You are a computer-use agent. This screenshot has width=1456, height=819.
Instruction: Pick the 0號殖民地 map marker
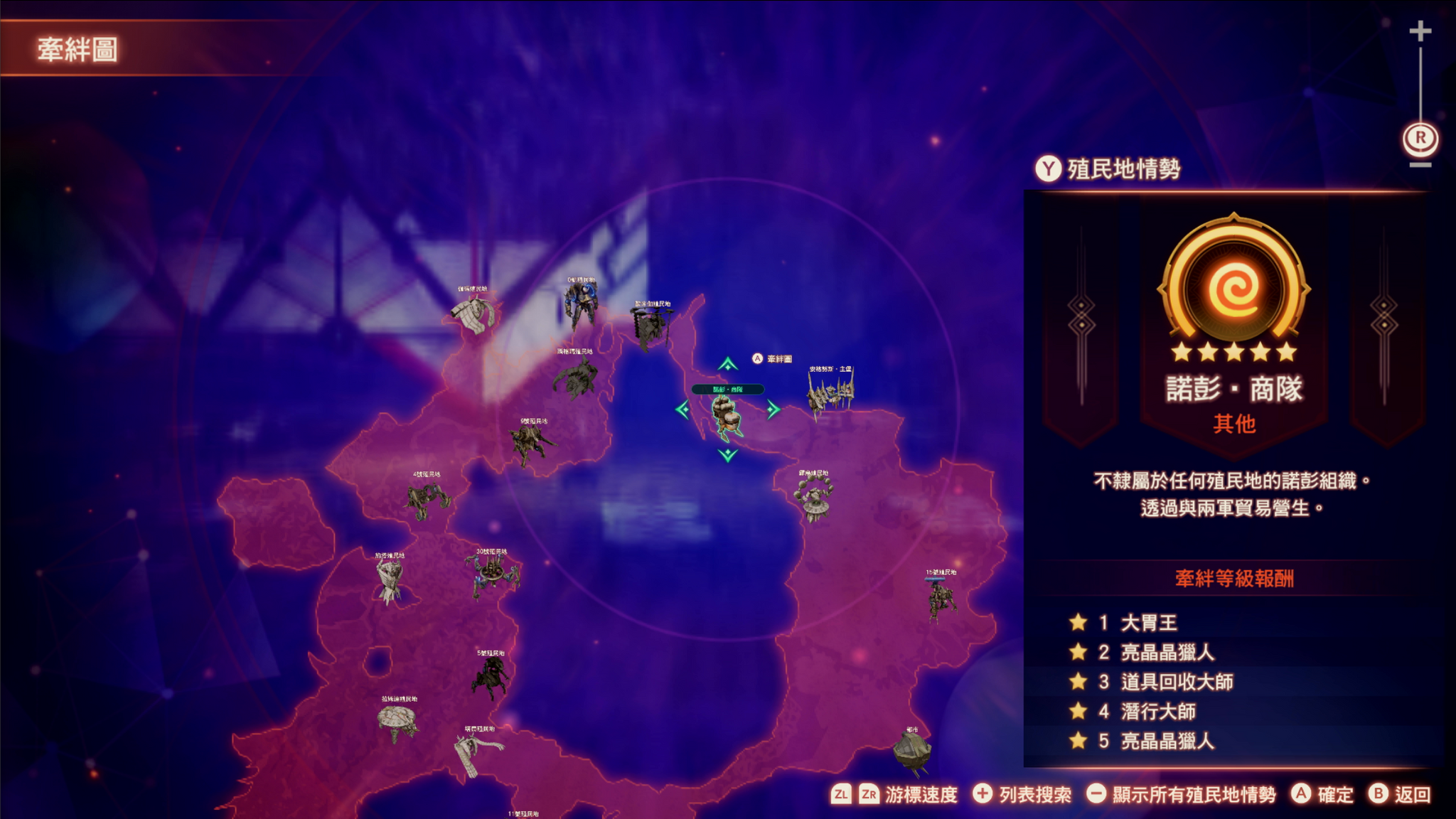tap(581, 304)
